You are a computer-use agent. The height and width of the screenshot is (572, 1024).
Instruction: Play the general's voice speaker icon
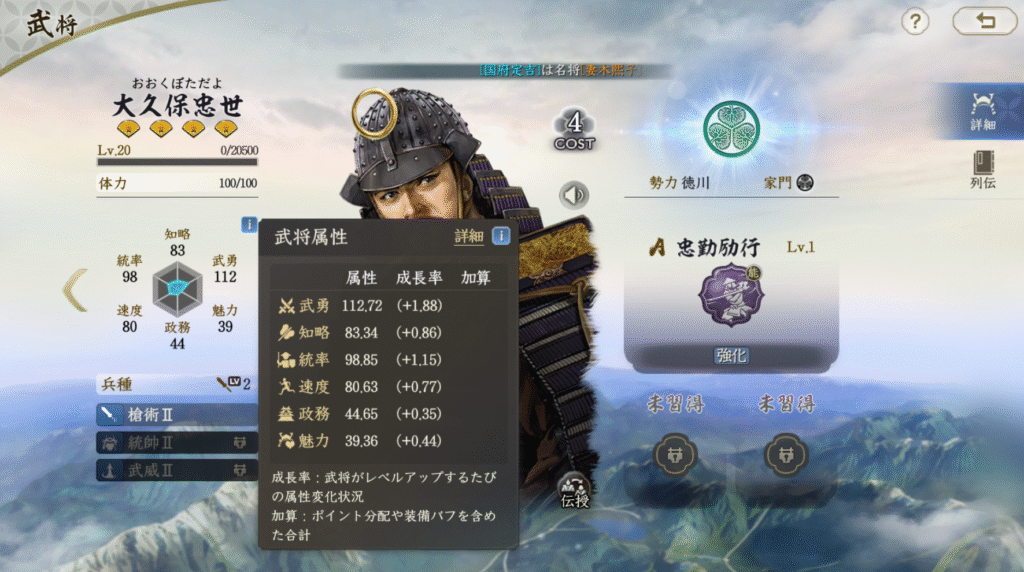coord(574,195)
